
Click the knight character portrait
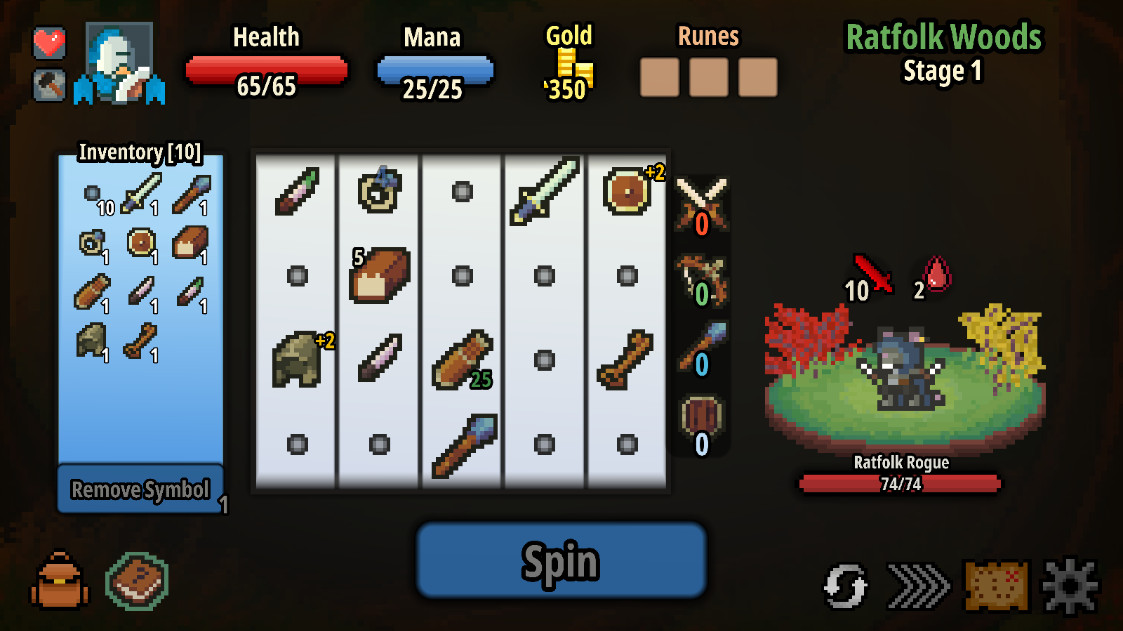122,62
